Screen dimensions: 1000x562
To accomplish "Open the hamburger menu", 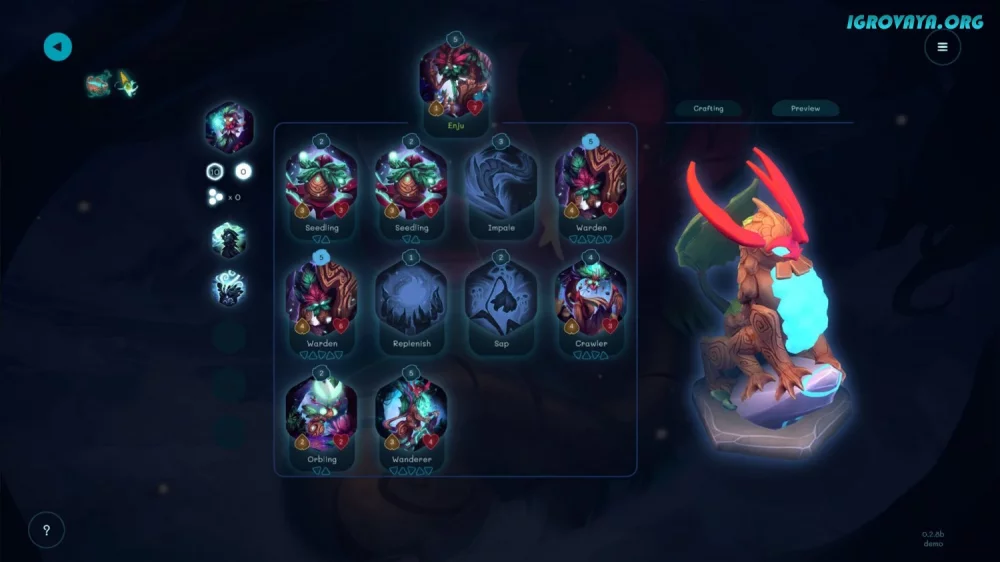I will (x=942, y=46).
